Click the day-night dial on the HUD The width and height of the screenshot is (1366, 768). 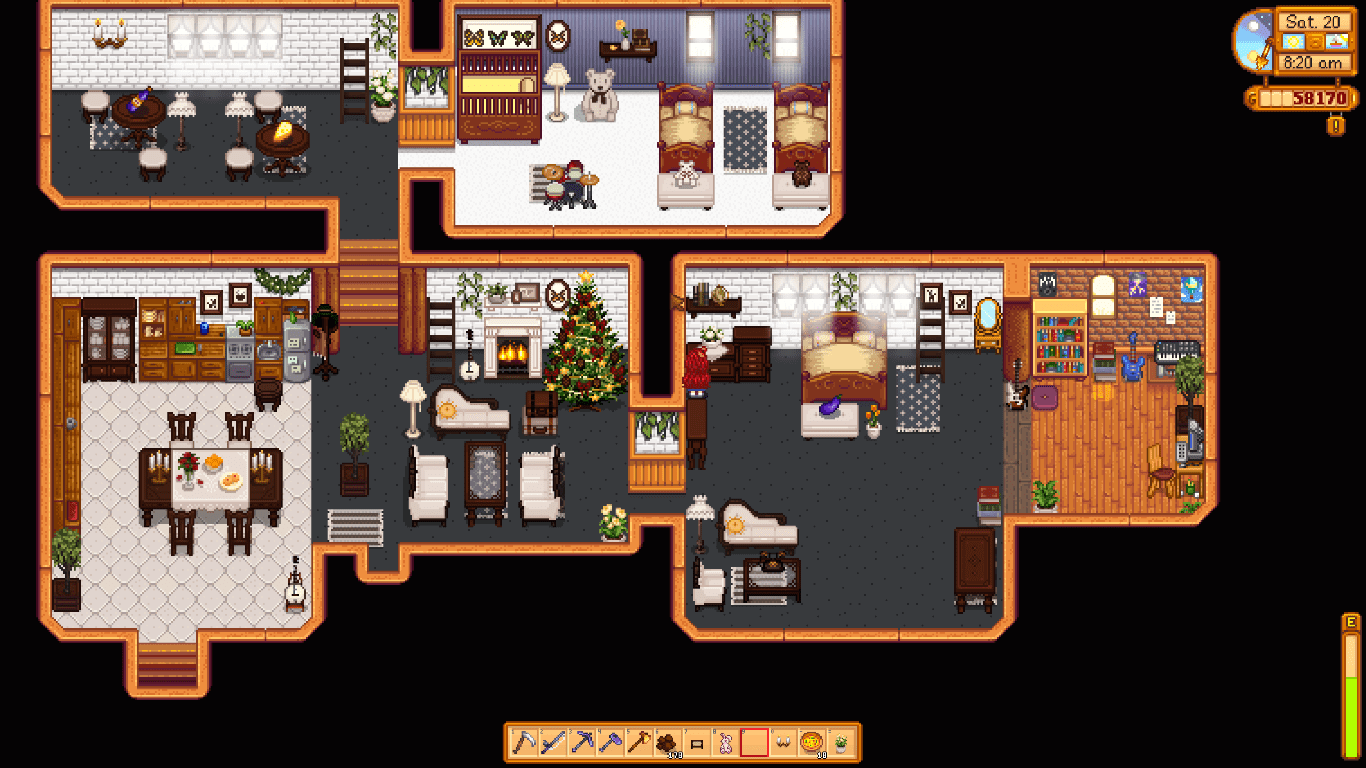(x=1253, y=40)
